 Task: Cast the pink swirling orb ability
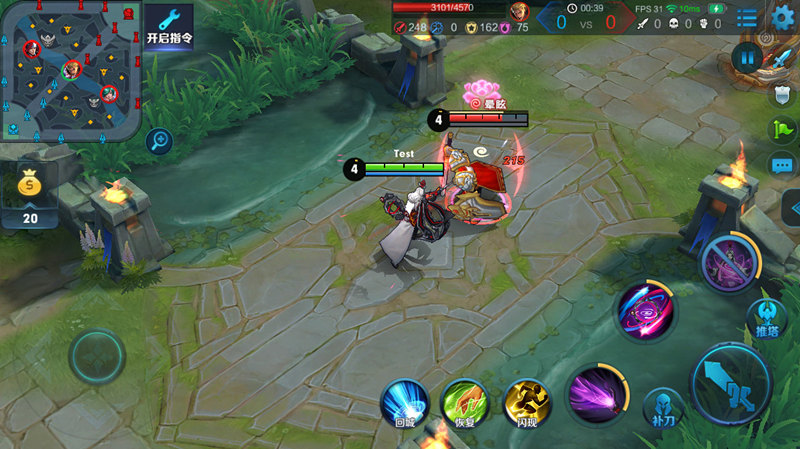tap(645, 310)
